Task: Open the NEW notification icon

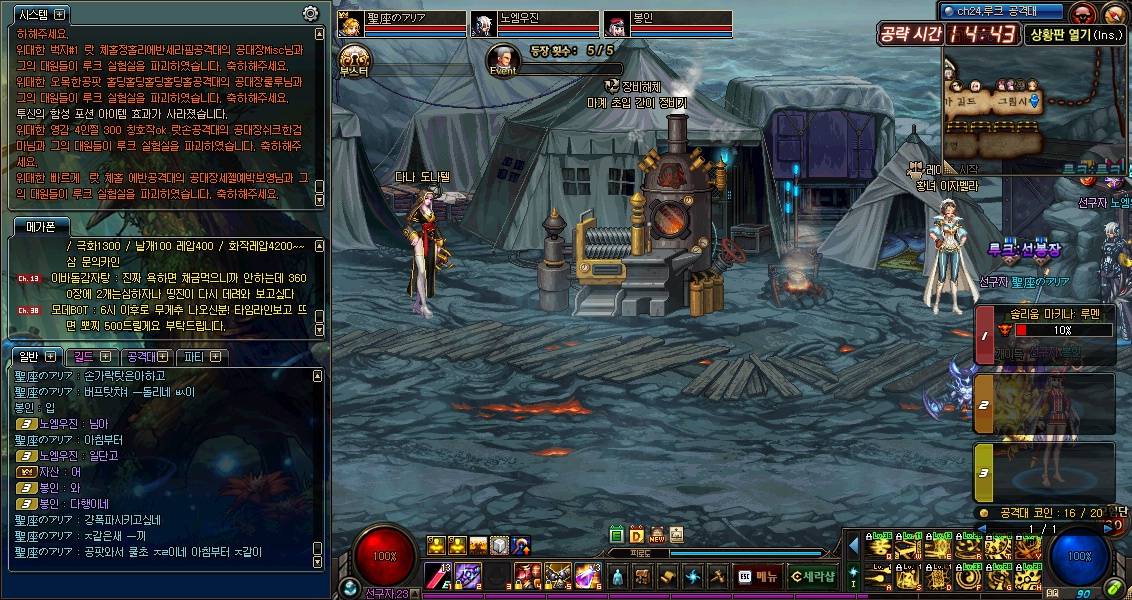Action: click(657, 536)
